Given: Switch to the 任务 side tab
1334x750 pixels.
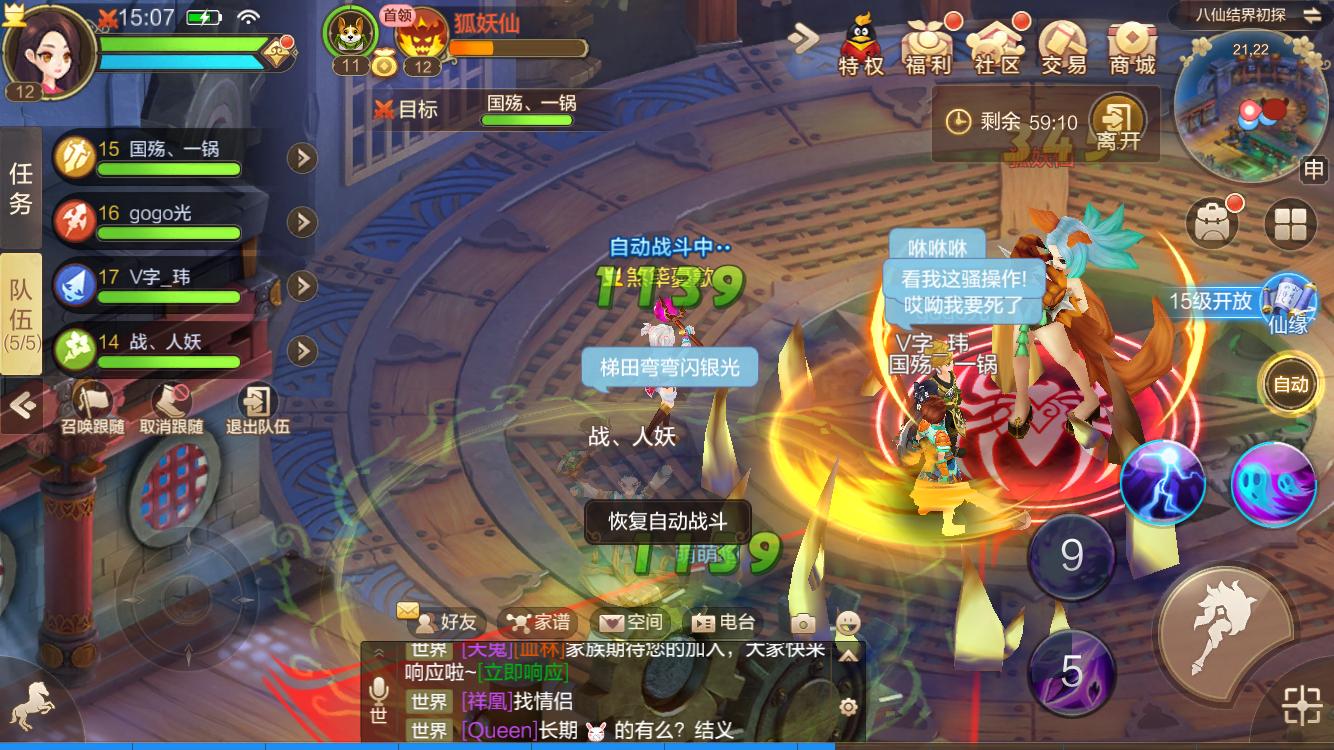Looking at the screenshot, I should click(20, 183).
